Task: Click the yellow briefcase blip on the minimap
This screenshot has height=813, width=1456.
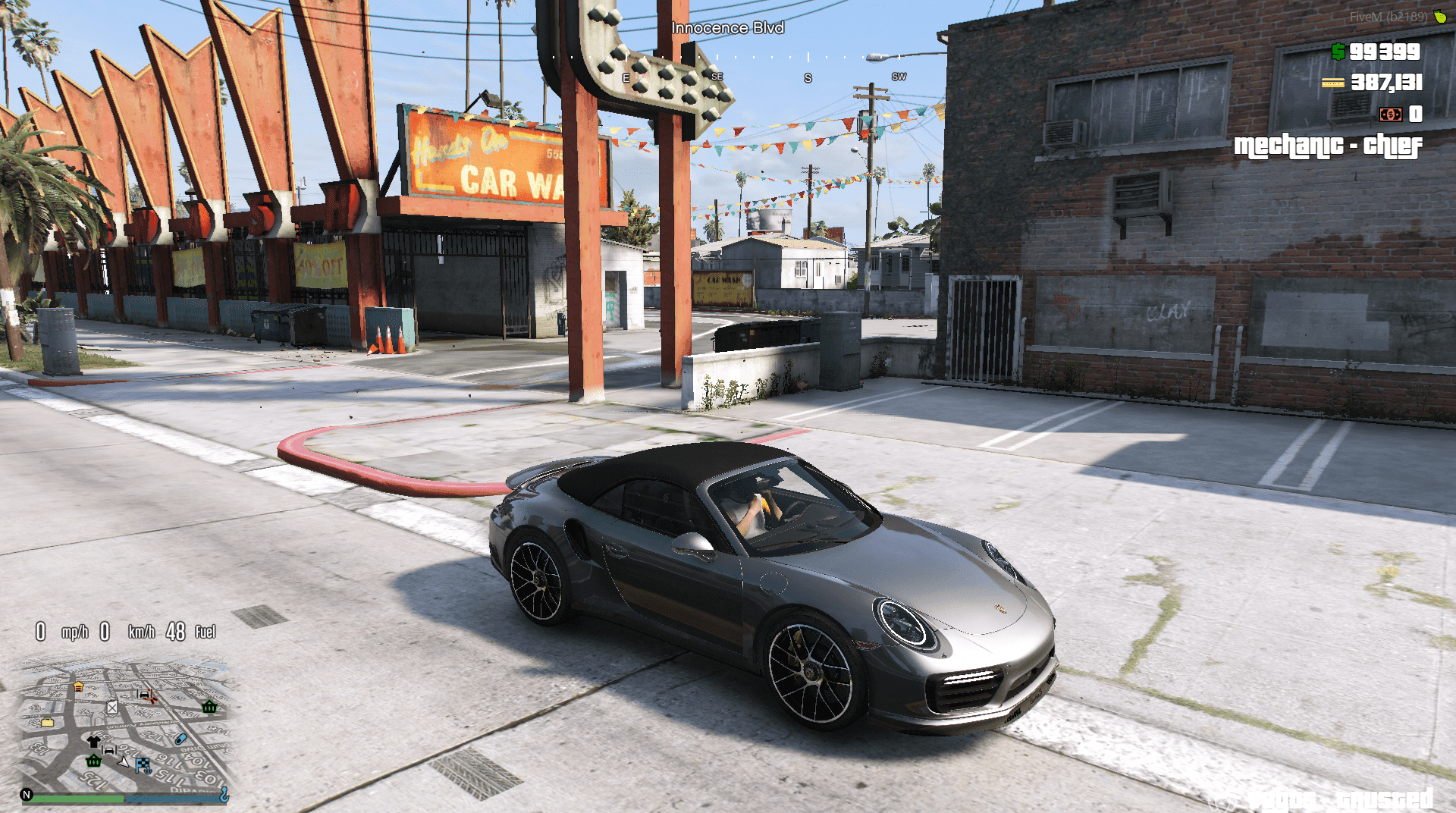Action: tap(48, 722)
